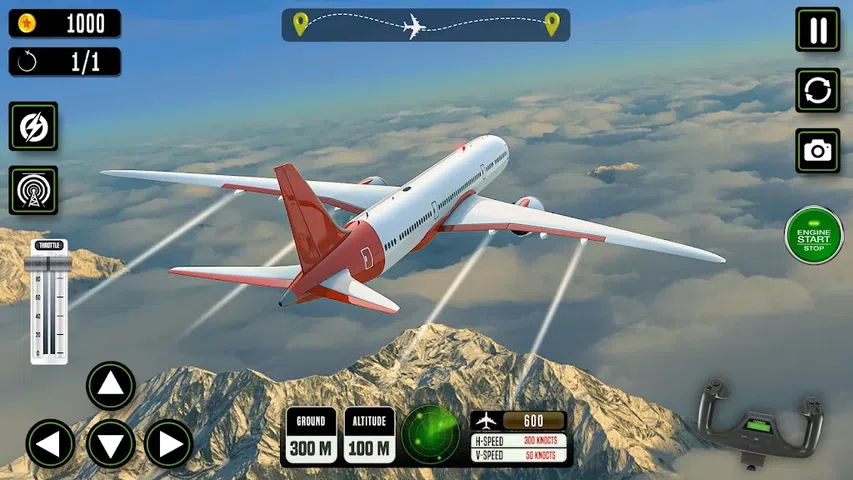
Task: Pause the game
Action: click(x=817, y=30)
